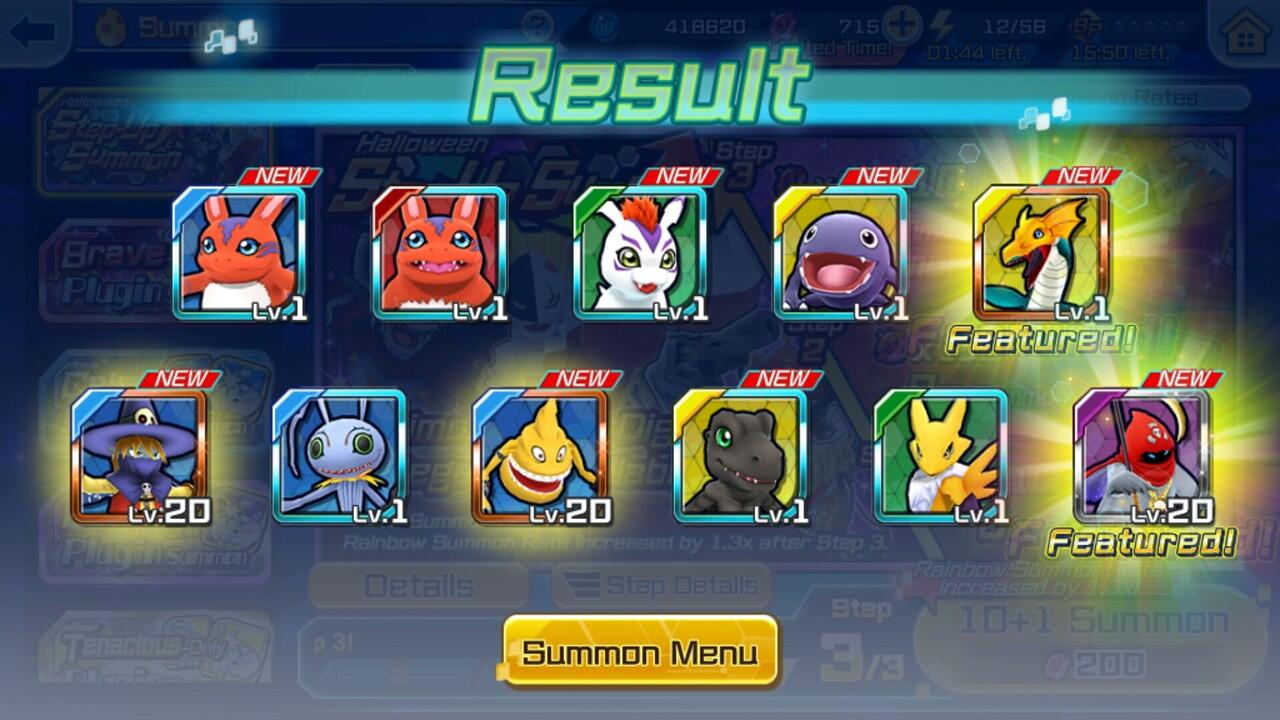Inspect the white Gomamon card with orange mohawk
The width and height of the screenshot is (1280, 720).
tap(640, 253)
